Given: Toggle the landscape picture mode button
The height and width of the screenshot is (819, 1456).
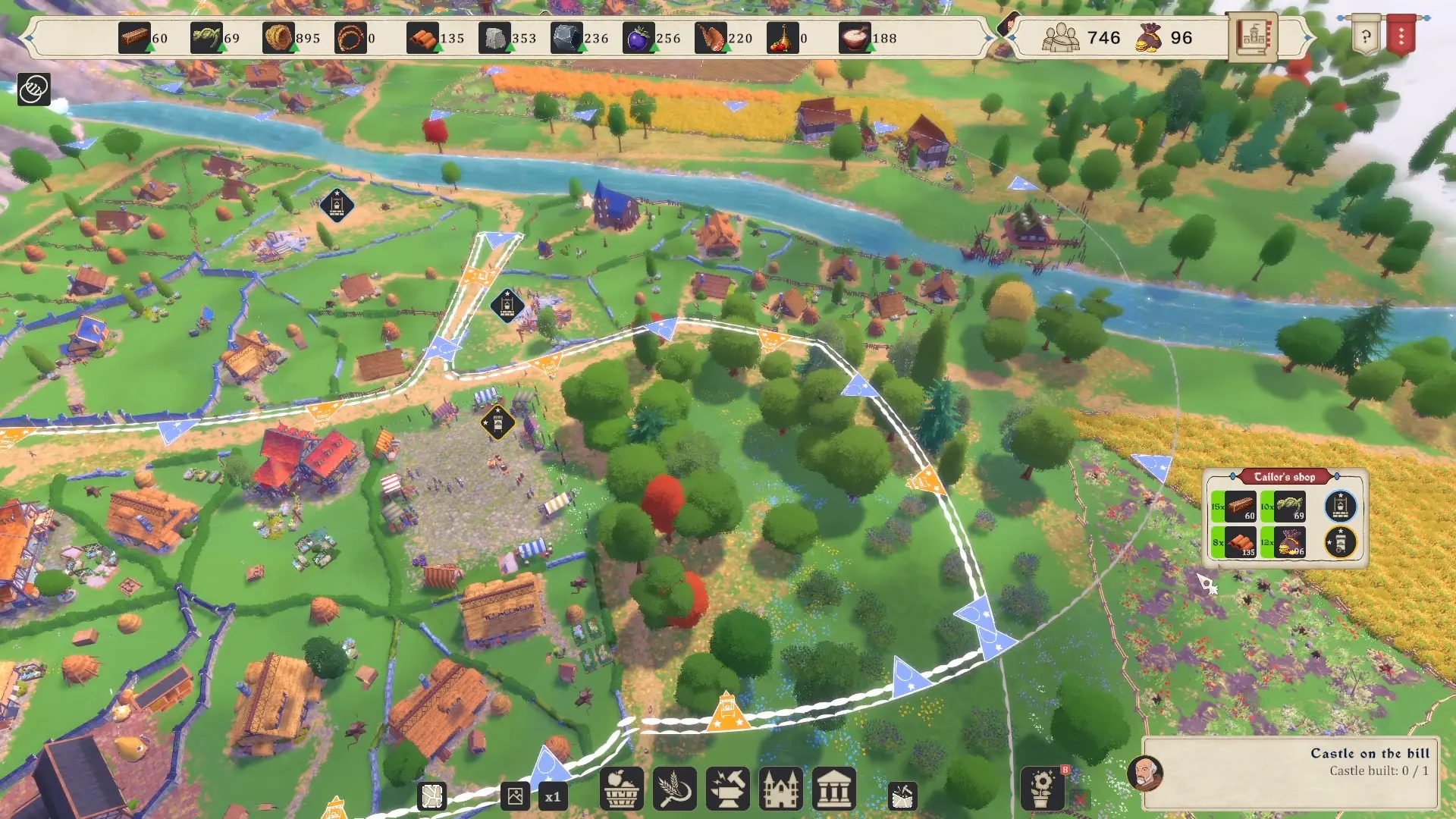Looking at the screenshot, I should [515, 796].
